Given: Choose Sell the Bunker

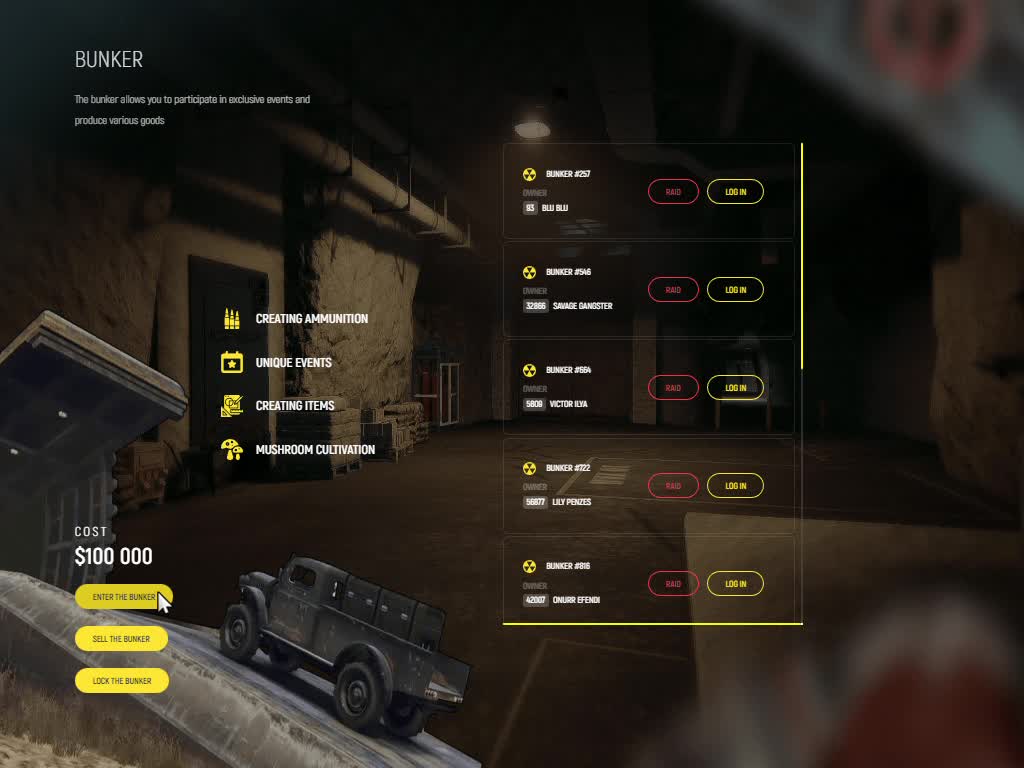Looking at the screenshot, I should [121, 639].
